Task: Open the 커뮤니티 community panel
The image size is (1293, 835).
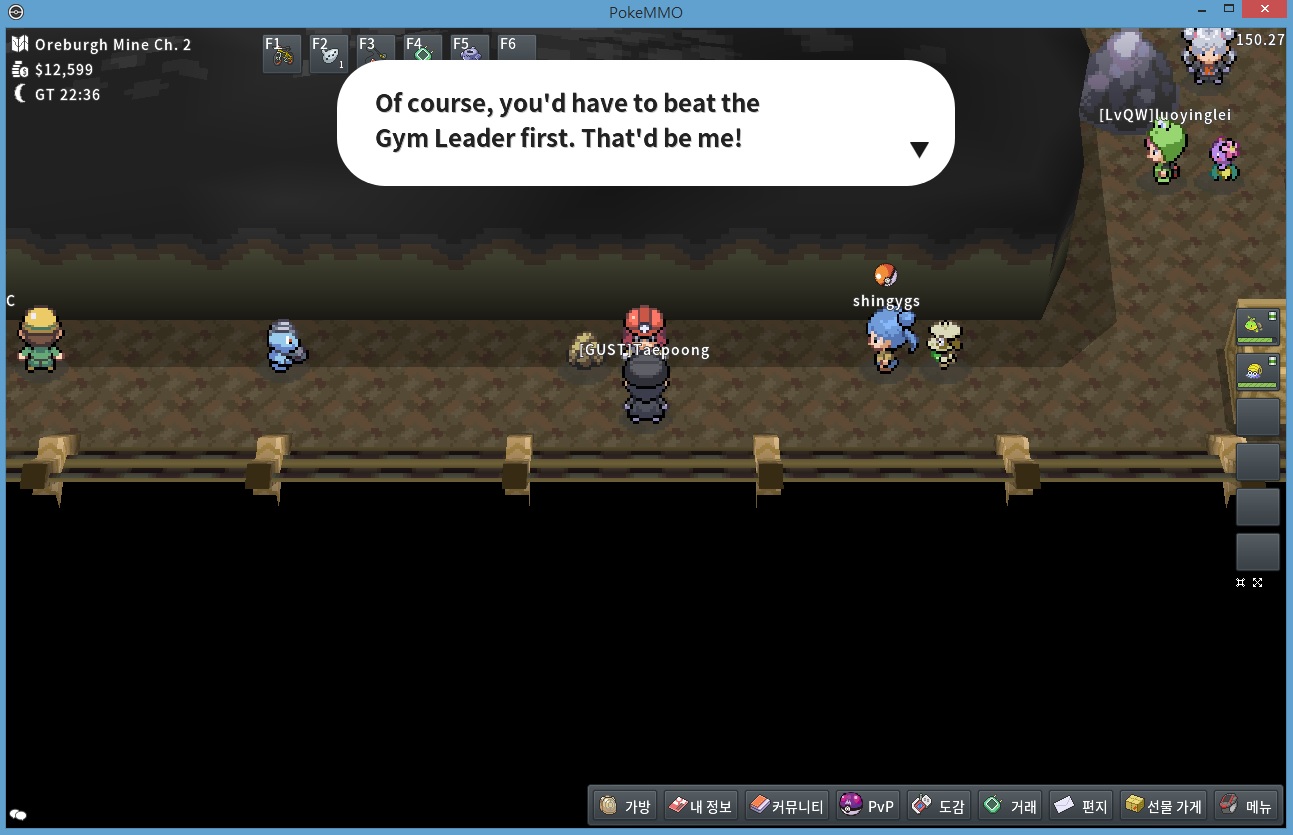Action: tap(786, 805)
